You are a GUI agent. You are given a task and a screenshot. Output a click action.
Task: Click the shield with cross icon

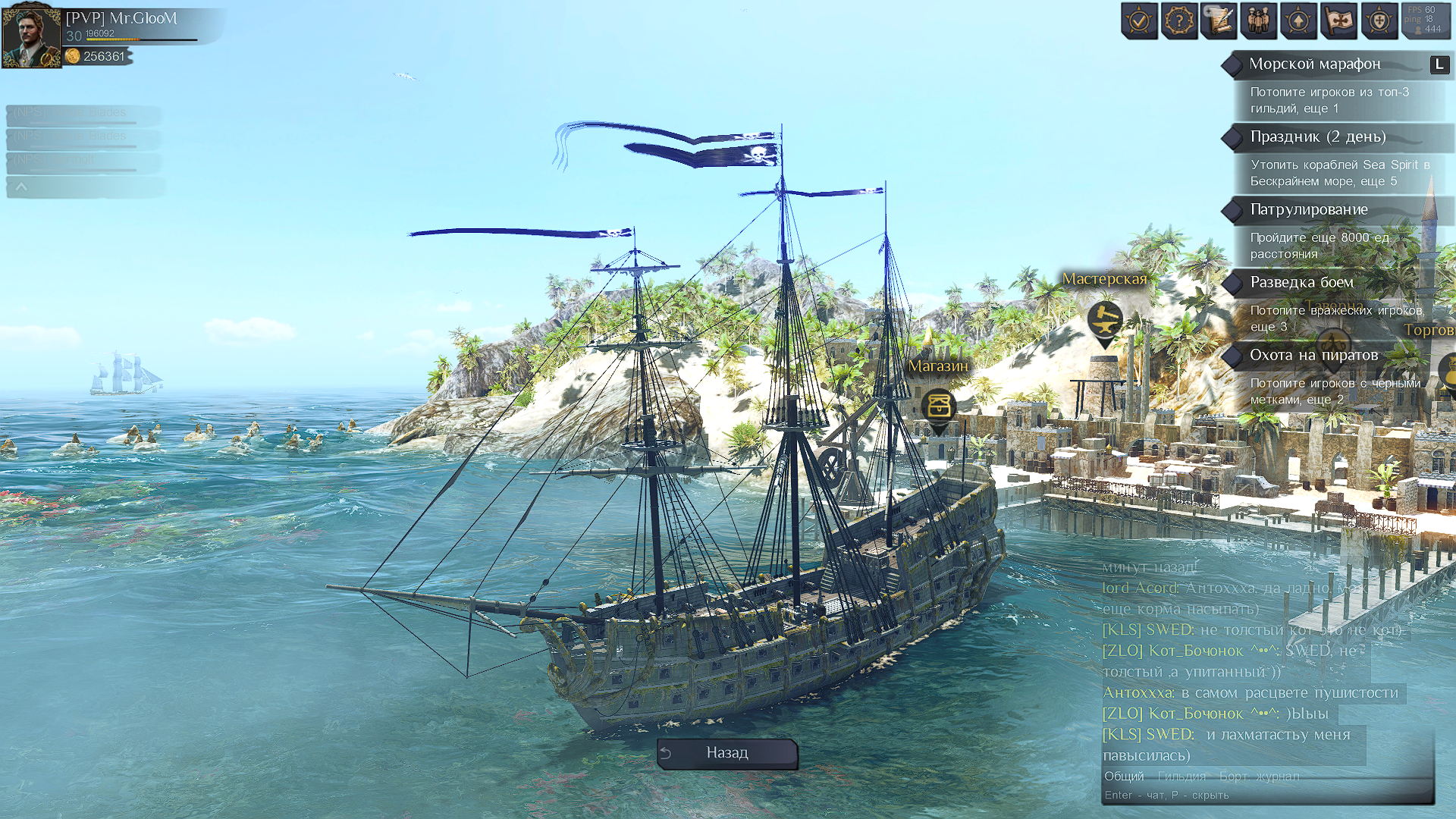coord(1379,21)
